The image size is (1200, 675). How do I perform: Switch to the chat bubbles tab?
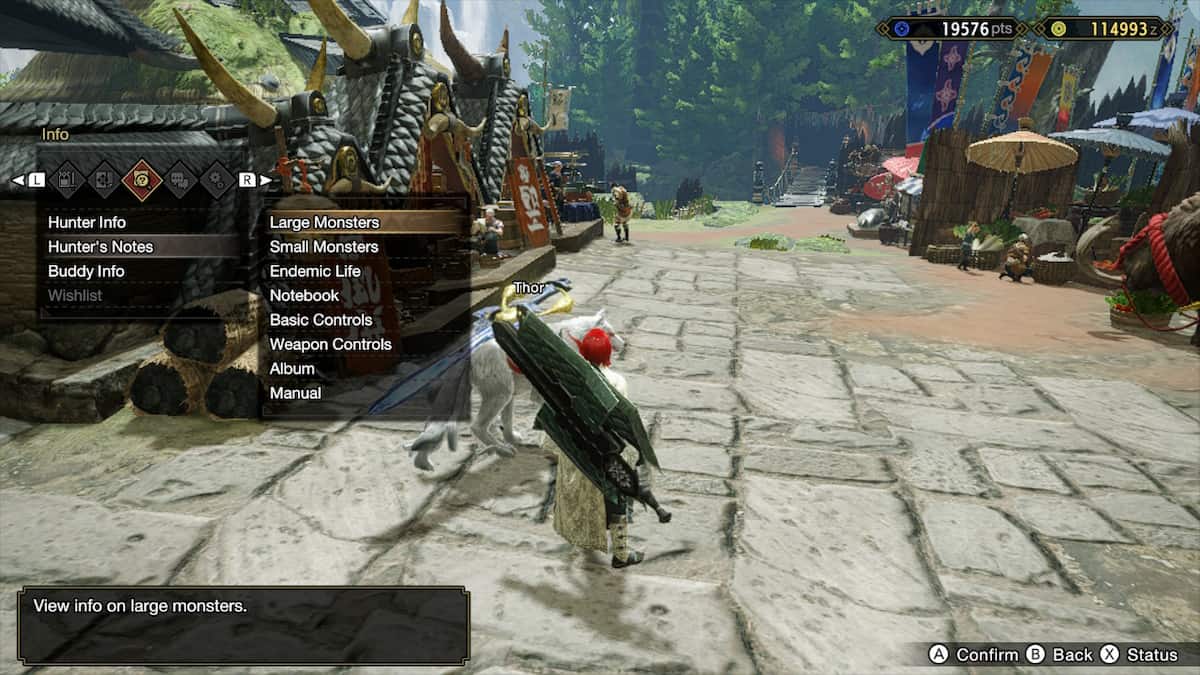(x=180, y=179)
